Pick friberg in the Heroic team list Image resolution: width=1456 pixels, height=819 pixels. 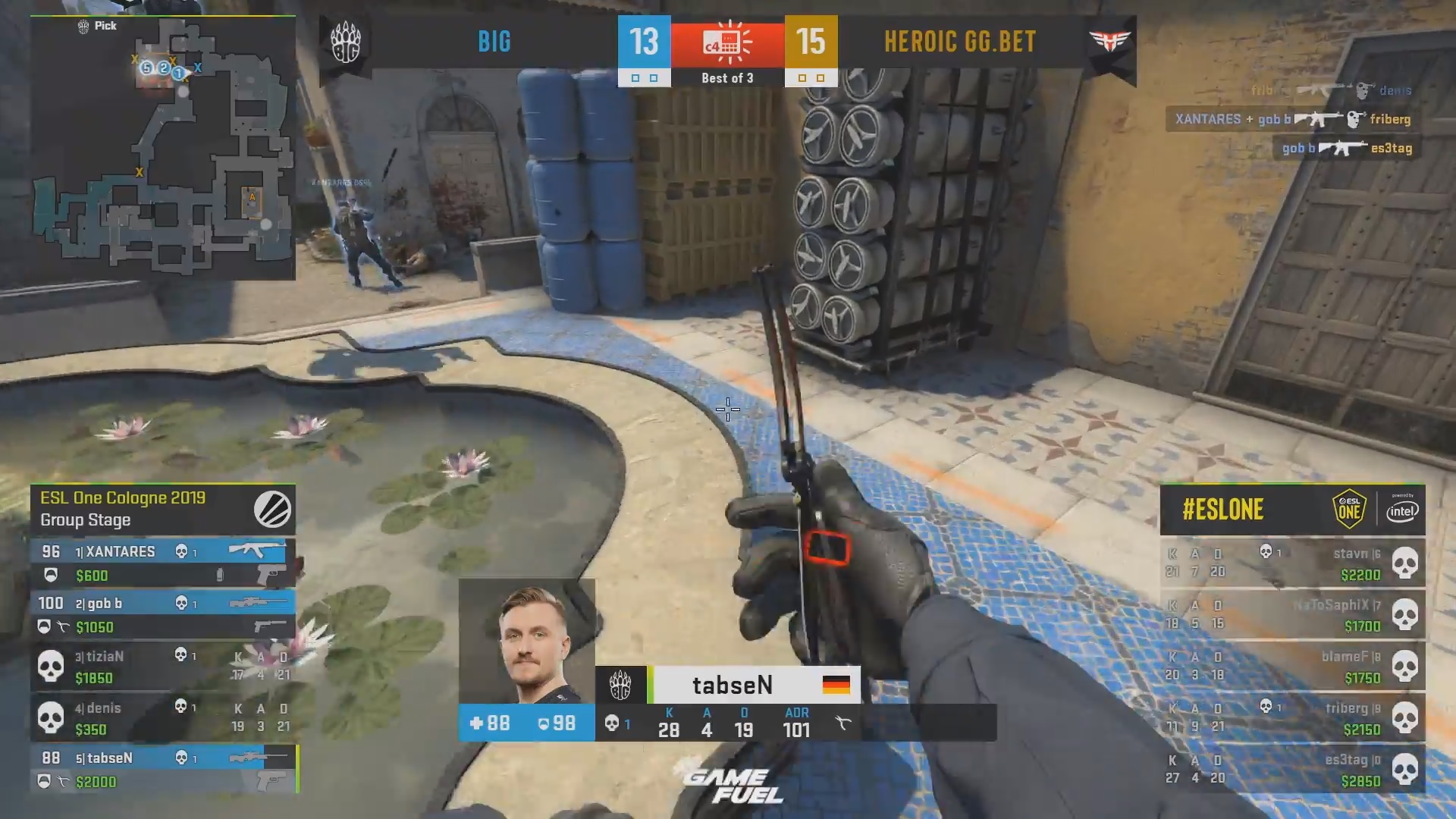coord(1292,717)
